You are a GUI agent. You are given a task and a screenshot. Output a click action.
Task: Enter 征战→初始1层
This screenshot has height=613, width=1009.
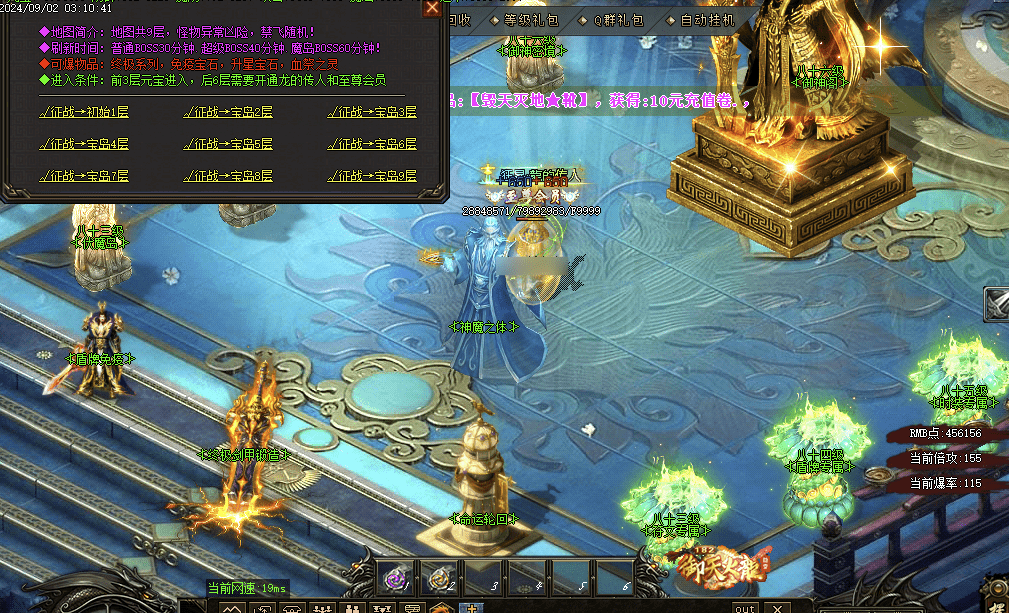[x=84, y=112]
